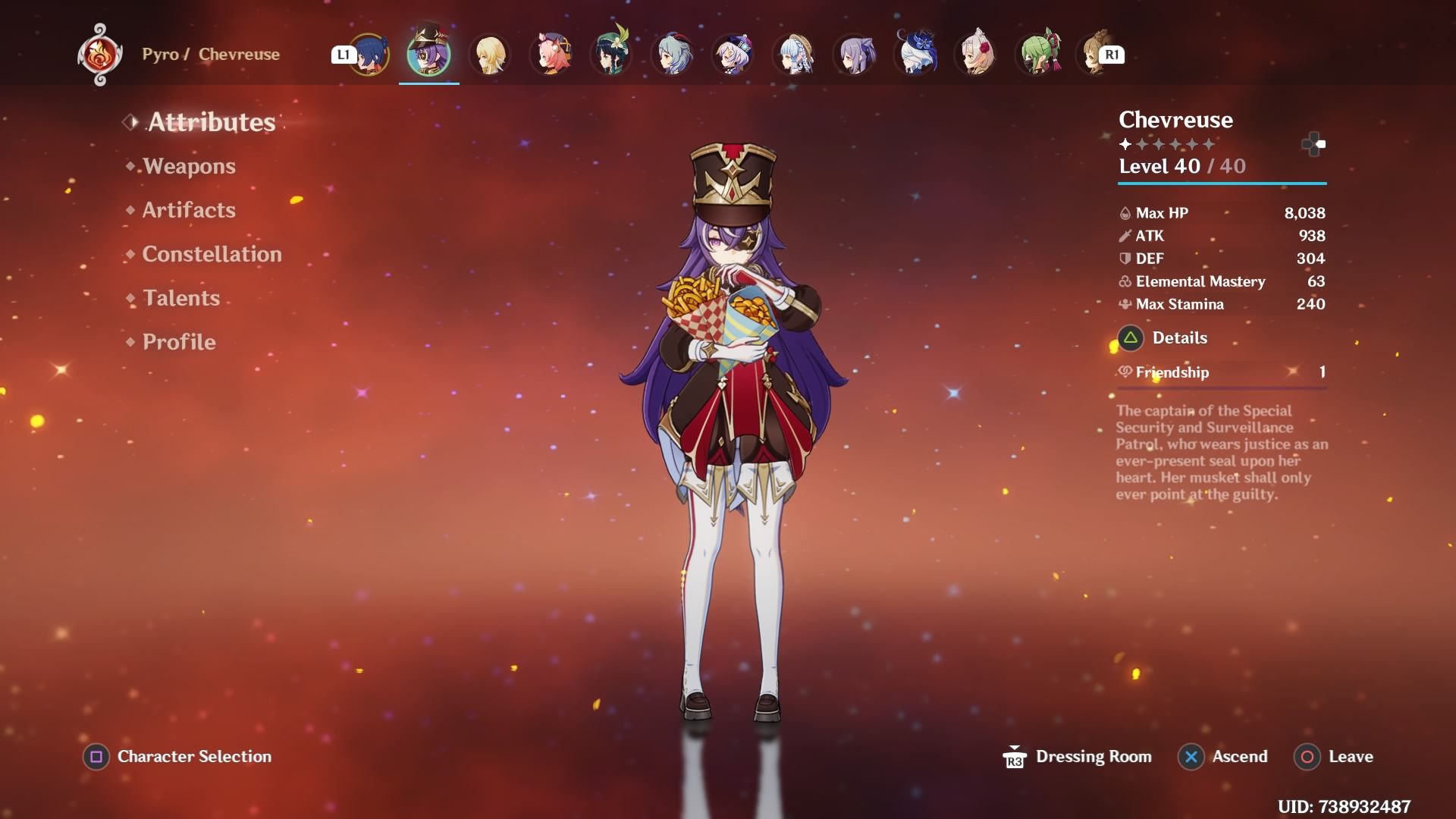Switch to the Traveler's portrait
1456x819 pixels.
pos(490,53)
